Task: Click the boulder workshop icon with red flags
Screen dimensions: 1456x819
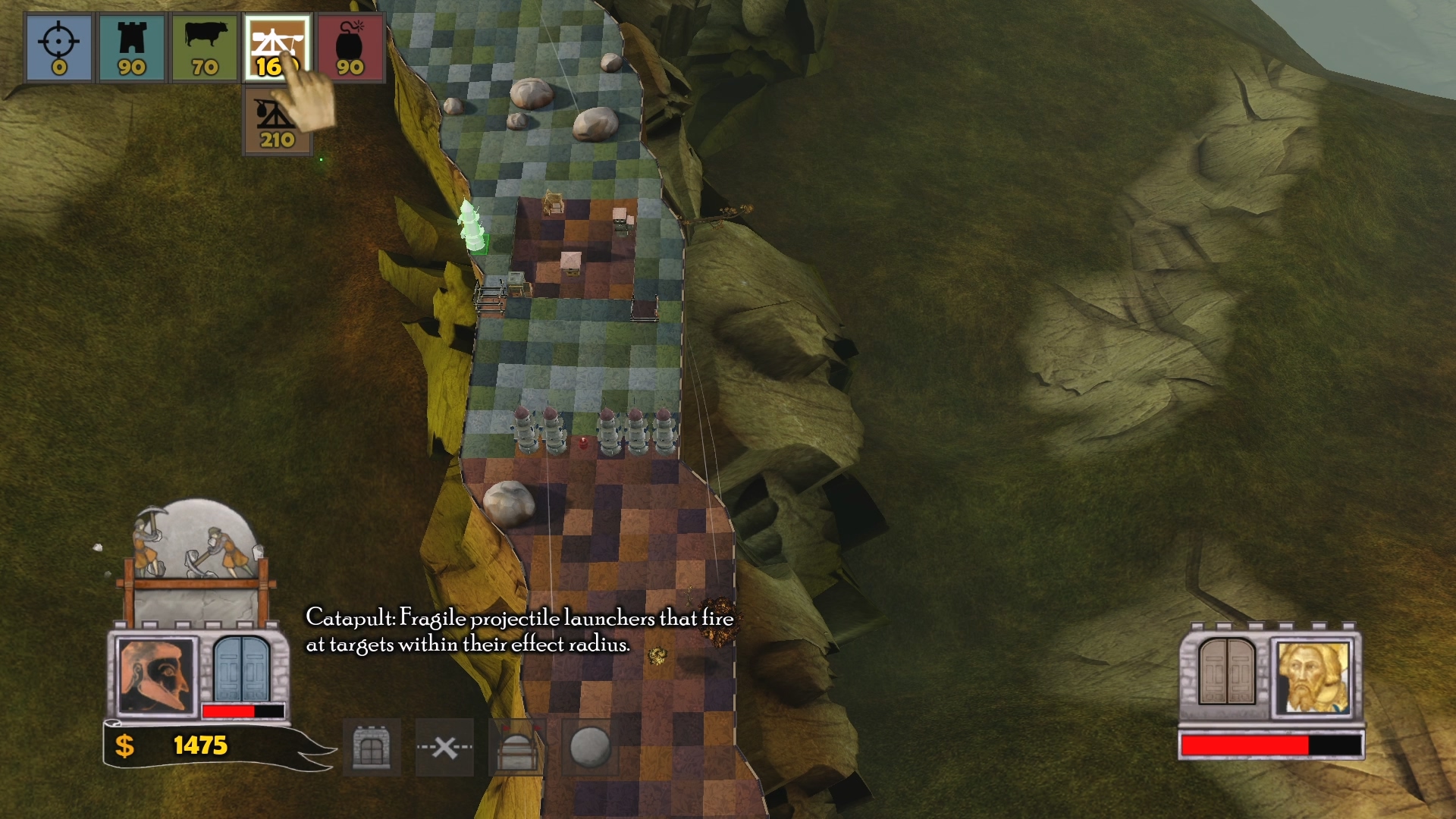Action: coord(517,748)
